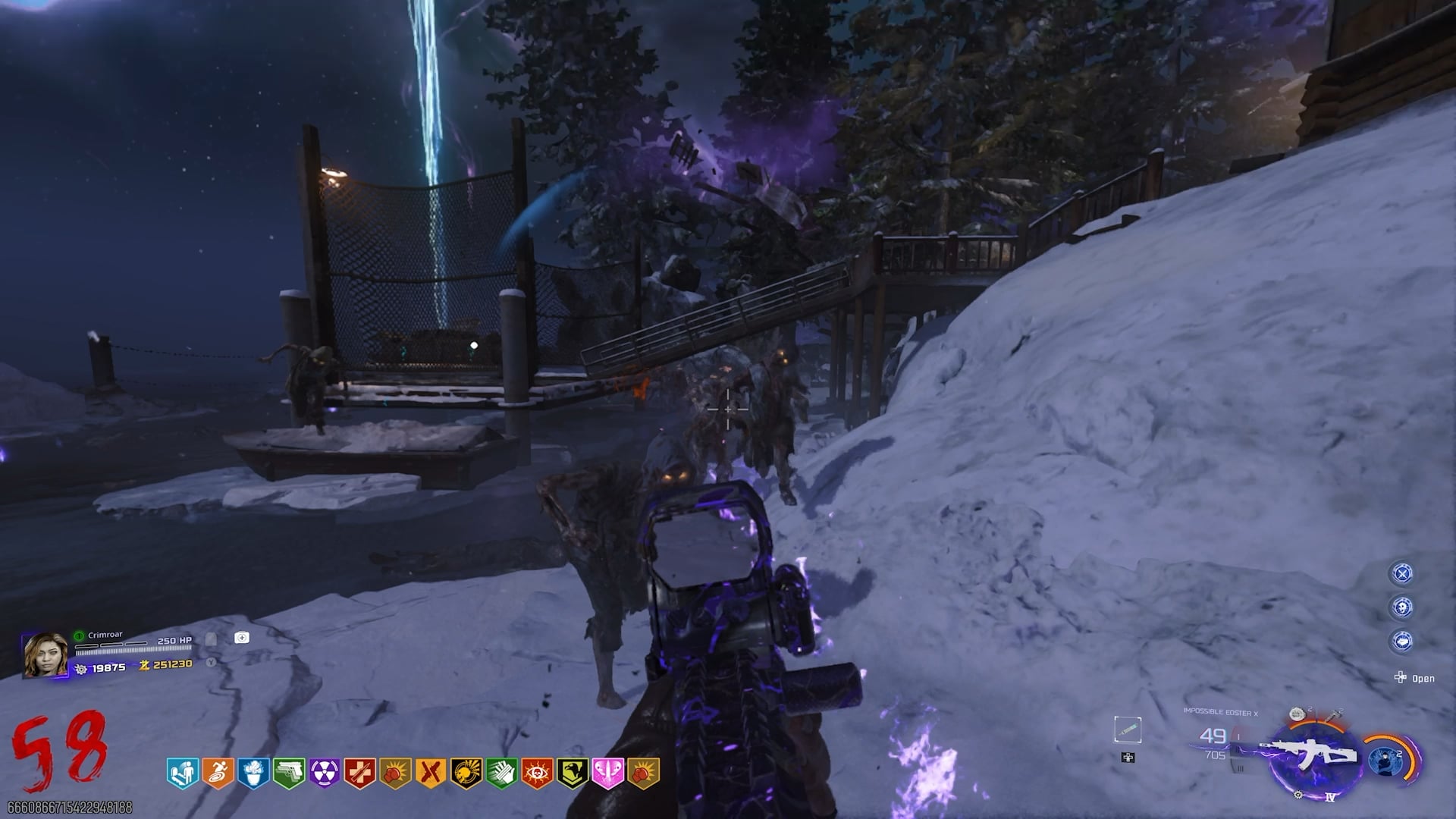
Task: Choose the blue potted plant perk icon
Action: [x=253, y=773]
